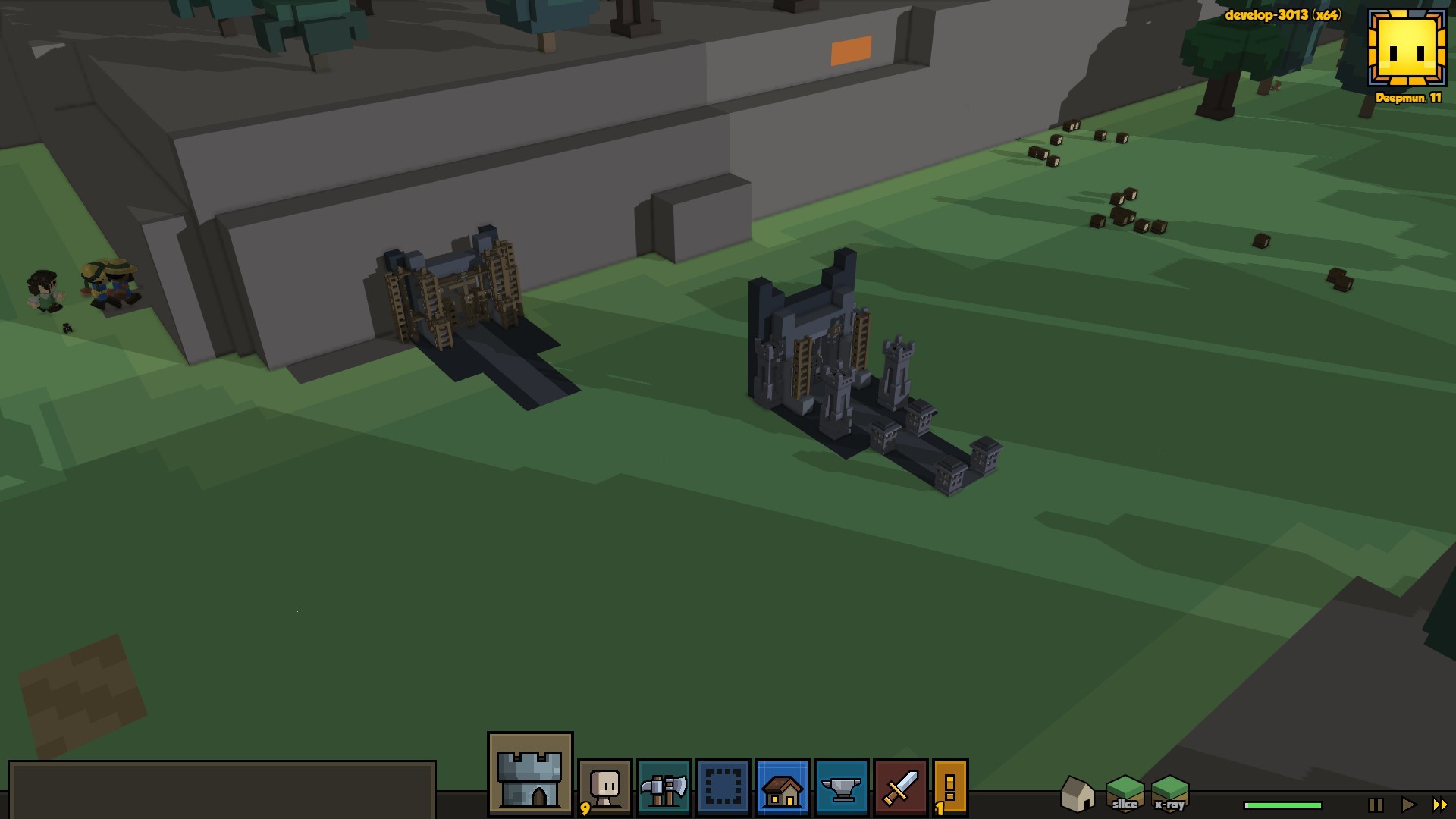
Task: Open the sword combat menu
Action: tap(900, 788)
